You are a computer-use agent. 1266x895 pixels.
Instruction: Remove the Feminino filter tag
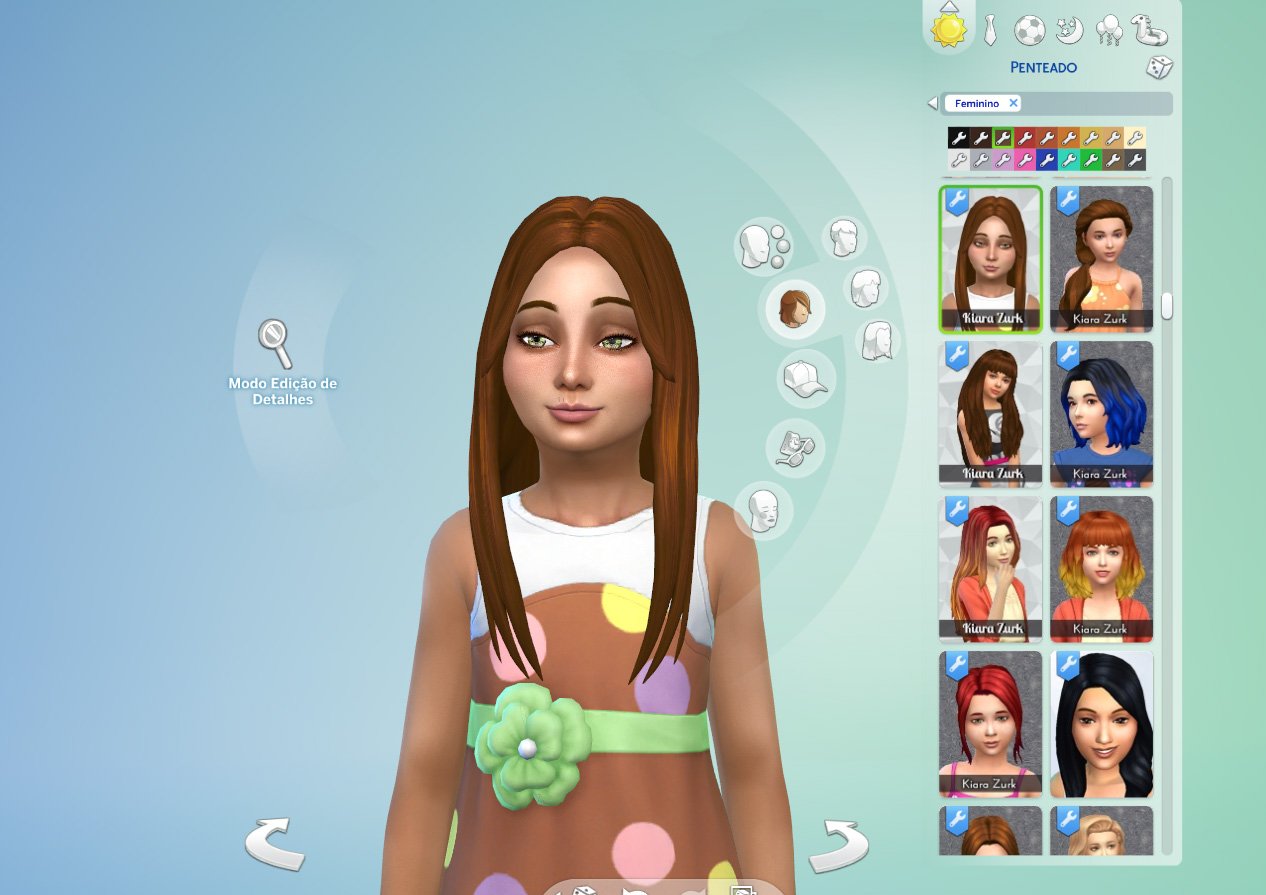[x=1013, y=103]
